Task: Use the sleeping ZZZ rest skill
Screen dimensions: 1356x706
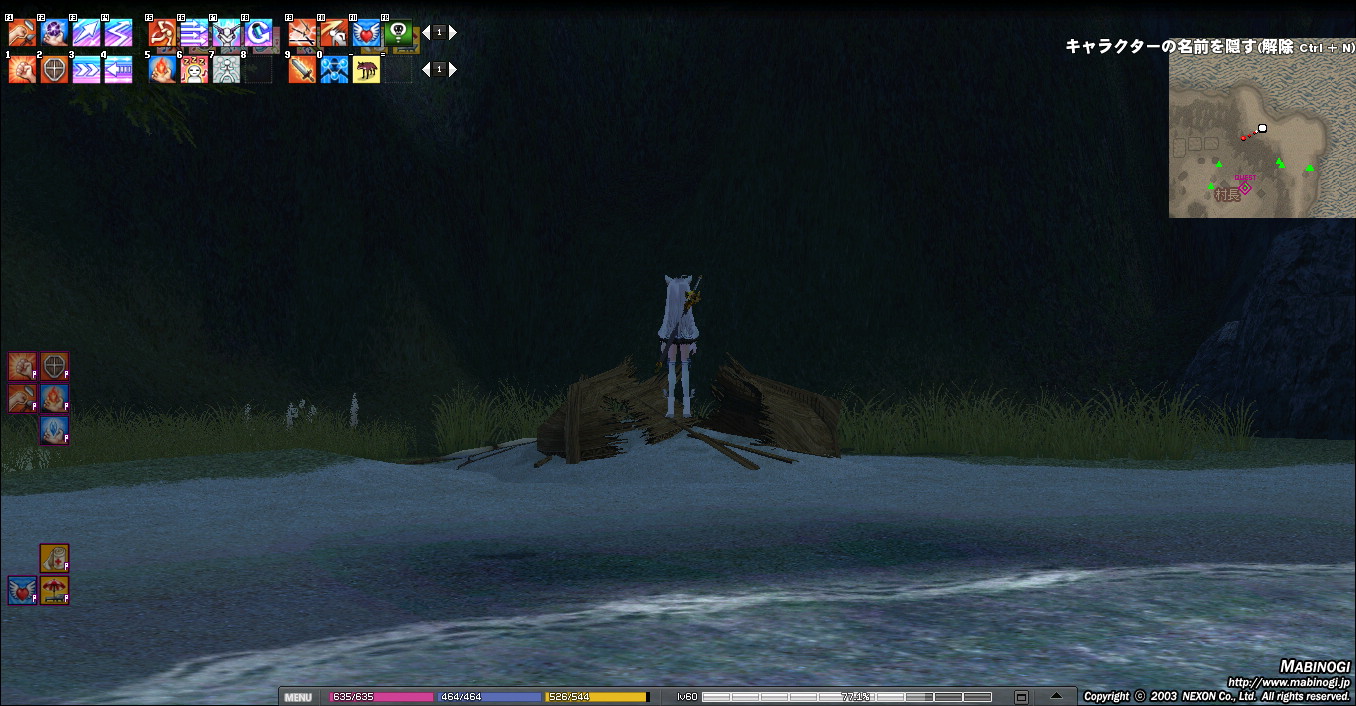Action: (195, 70)
